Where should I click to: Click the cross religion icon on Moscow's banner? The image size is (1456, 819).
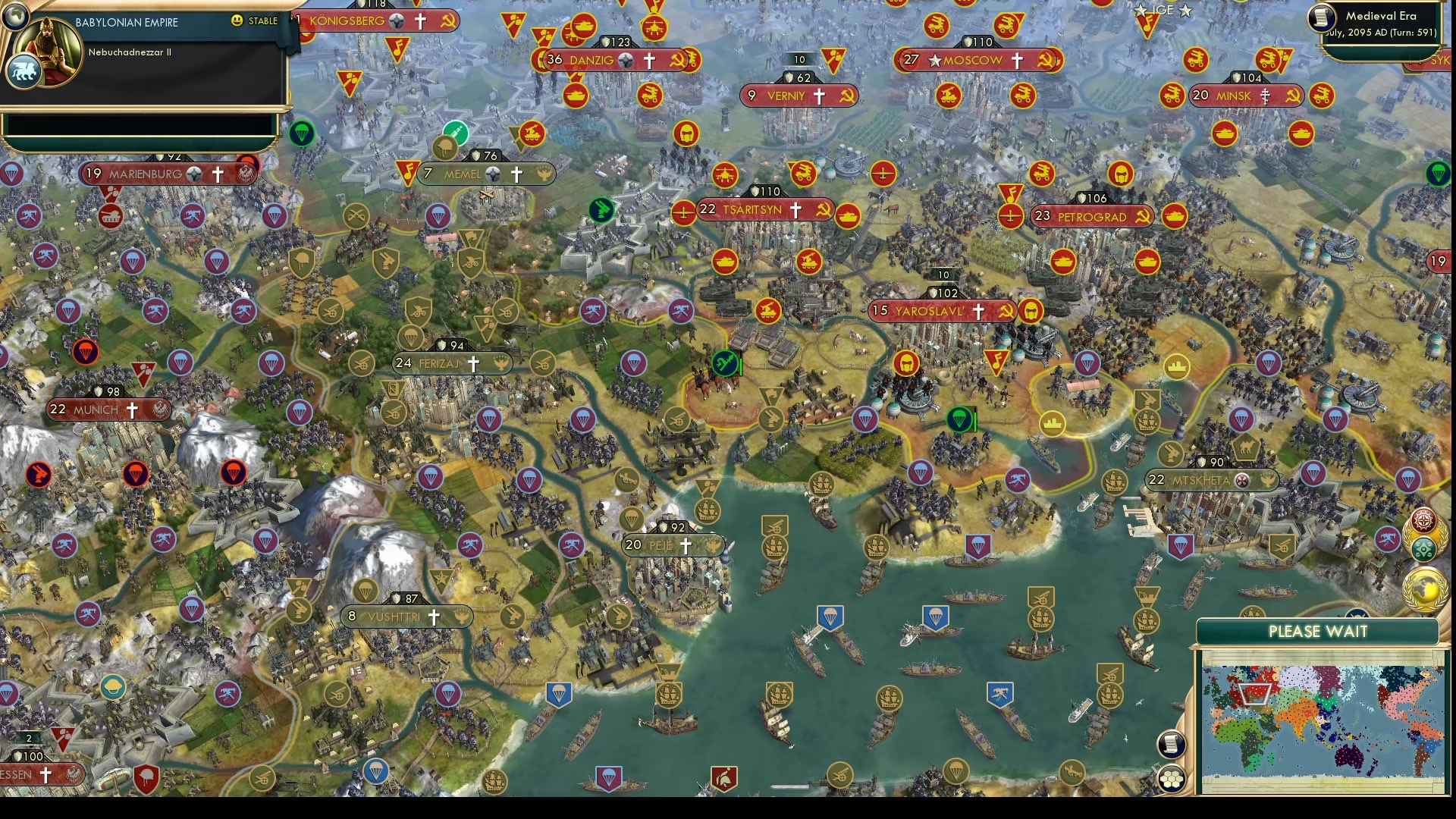tap(1018, 61)
